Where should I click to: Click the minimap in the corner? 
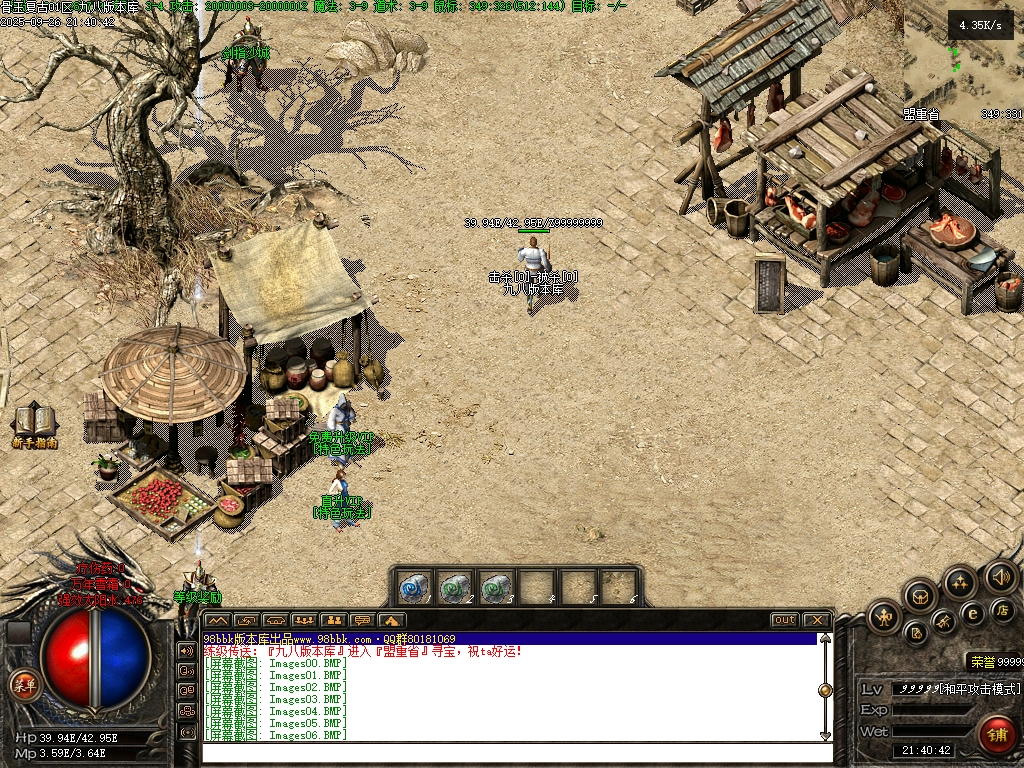pos(963,62)
